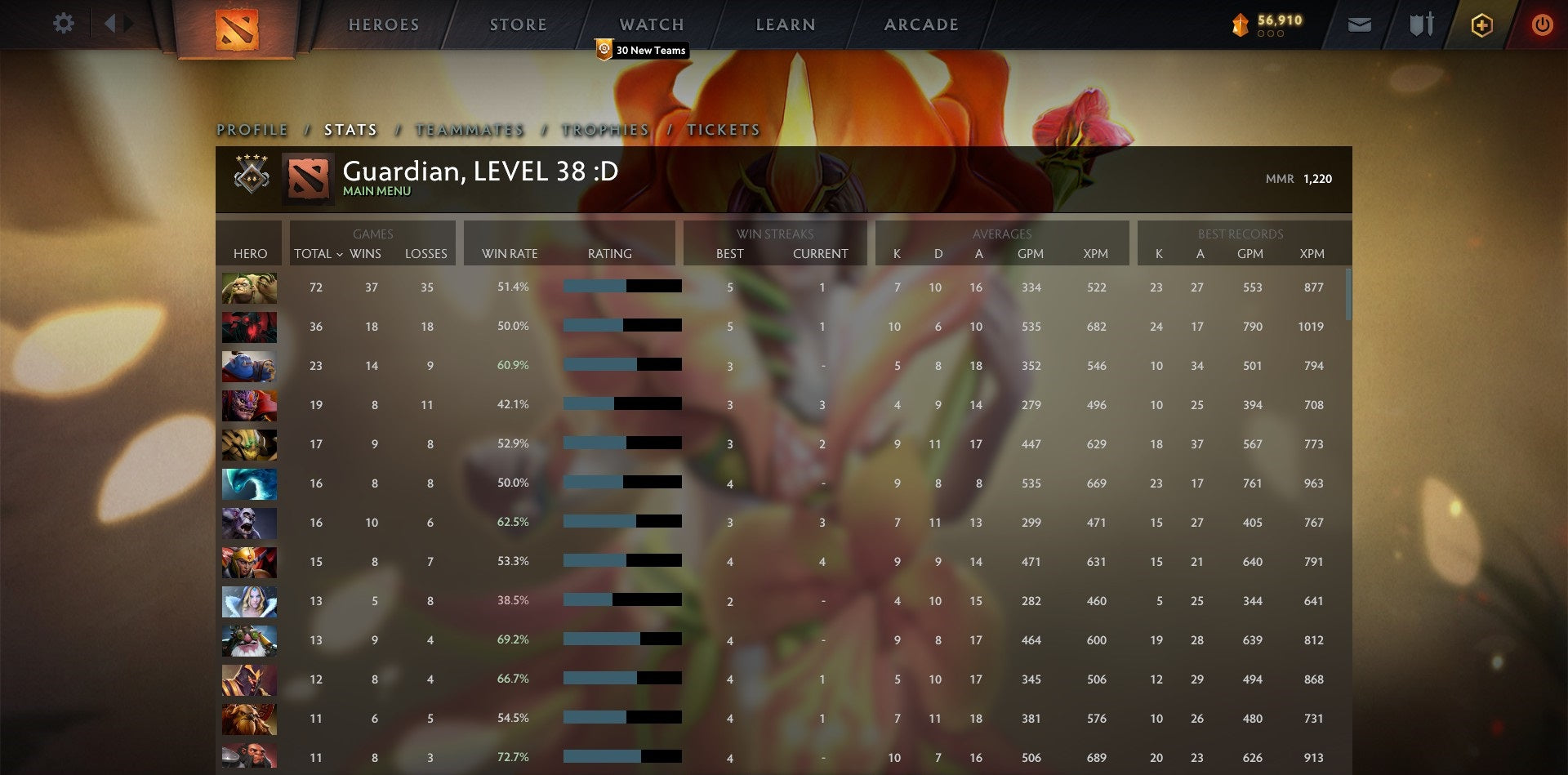Switch to the TEAMMATES tab

[x=470, y=129]
